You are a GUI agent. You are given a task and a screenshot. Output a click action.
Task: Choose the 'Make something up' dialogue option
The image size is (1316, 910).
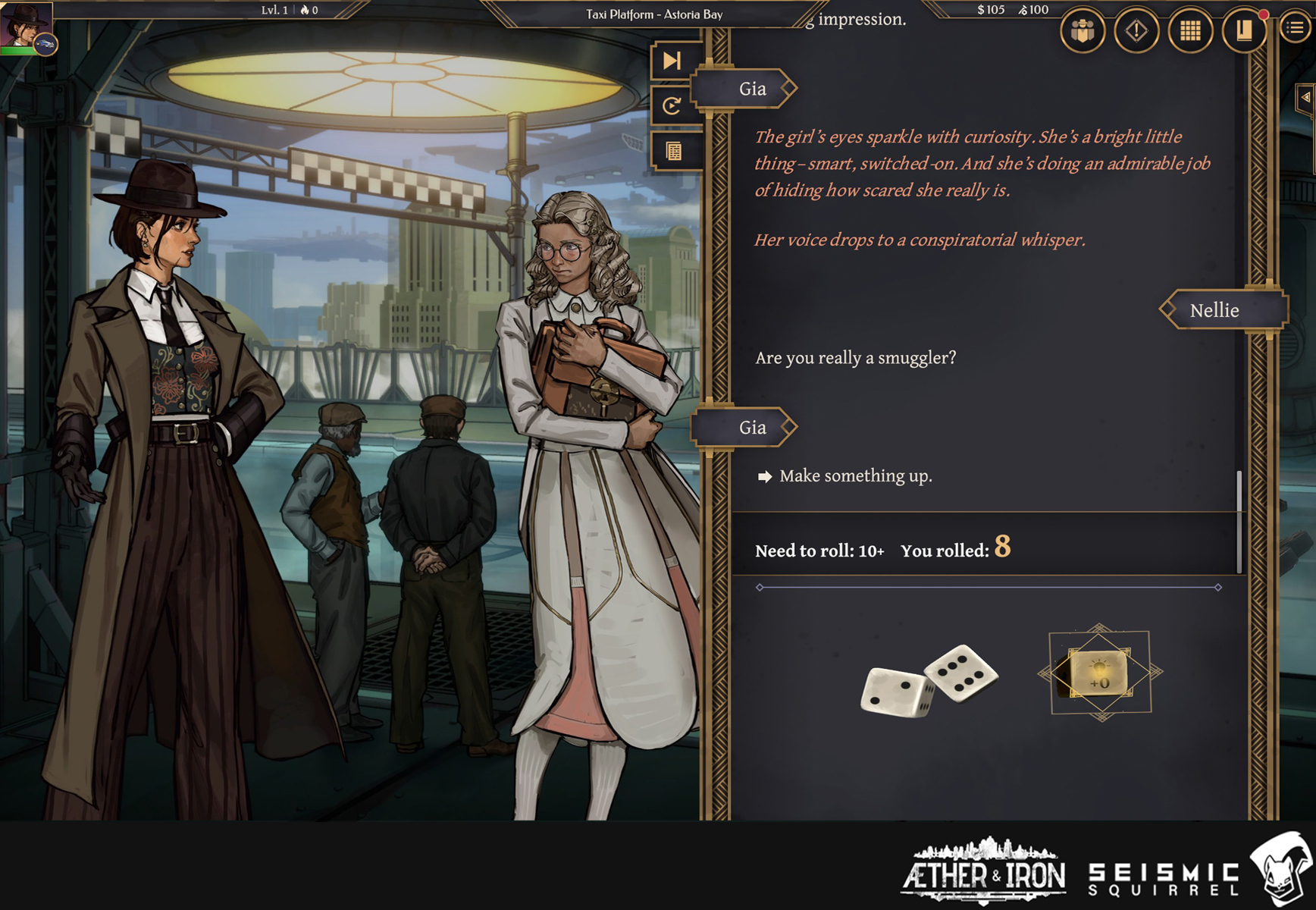point(855,476)
